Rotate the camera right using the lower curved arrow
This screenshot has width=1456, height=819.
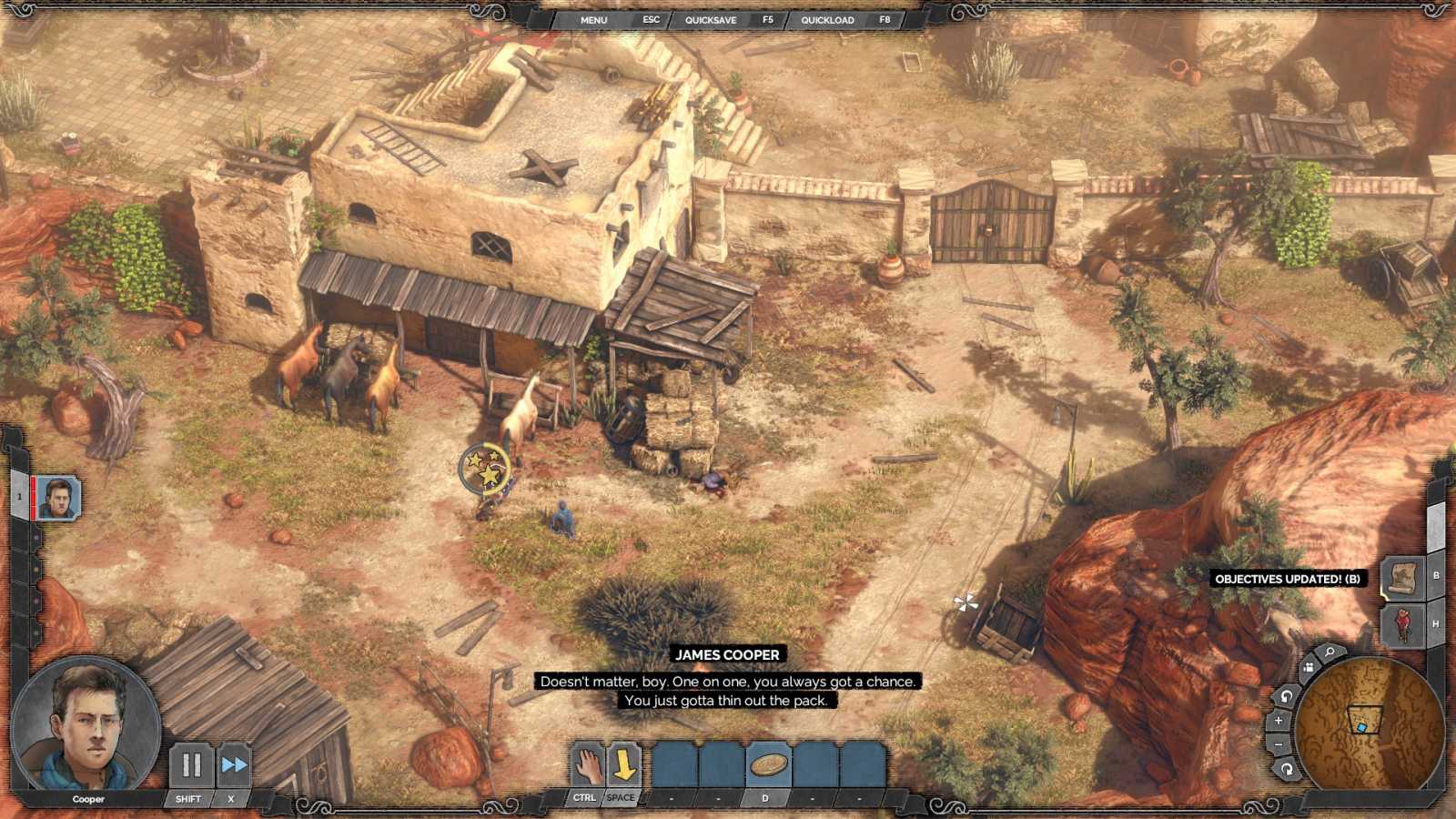coord(1287,767)
